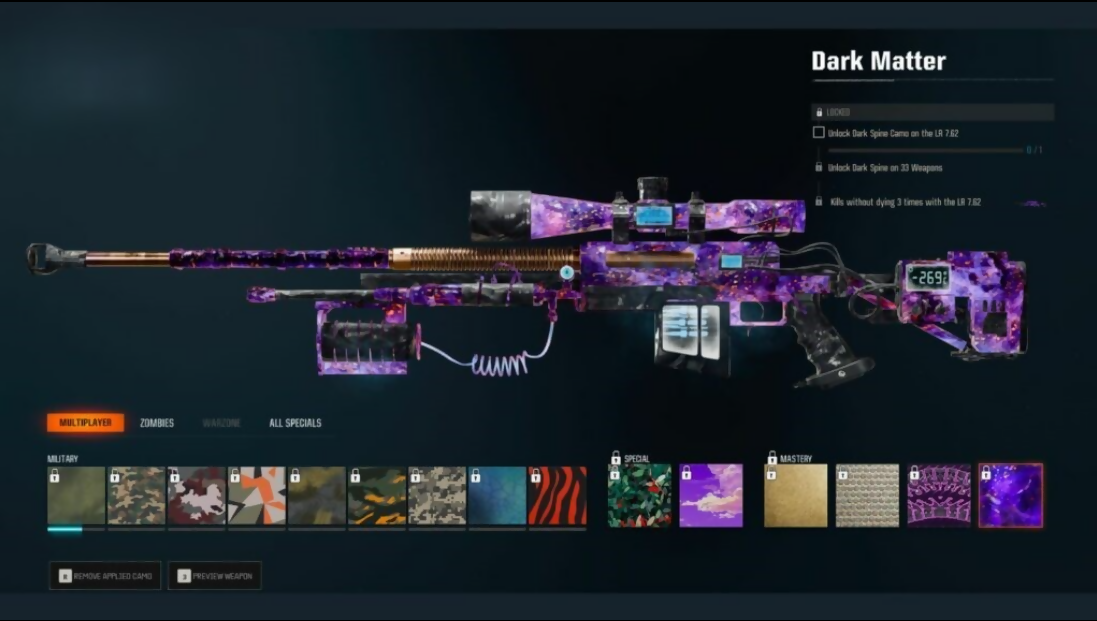
Task: Choose the Gold mastery camo
Action: [796, 496]
